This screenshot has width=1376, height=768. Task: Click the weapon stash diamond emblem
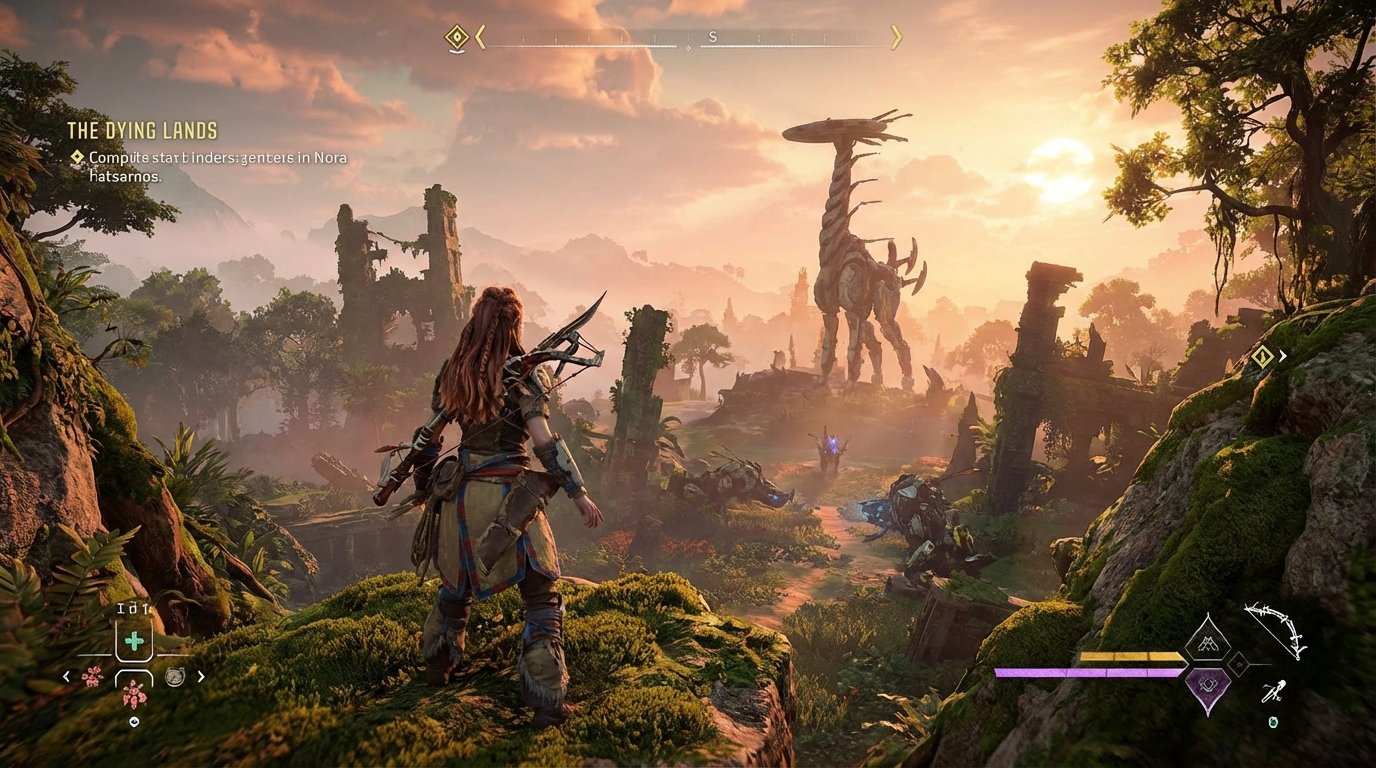(1208, 642)
